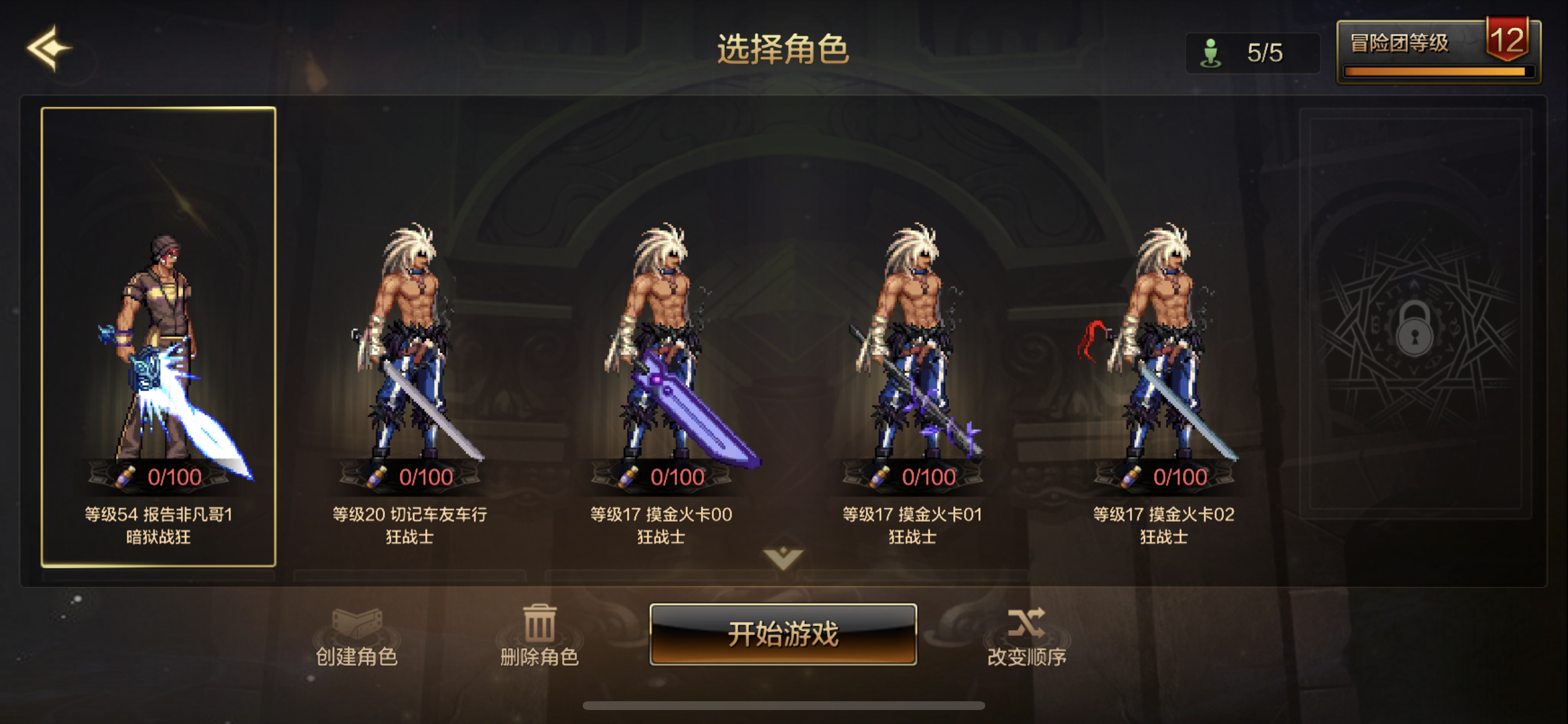Select the 改变顺序 reorder arrows icon

[1027, 623]
